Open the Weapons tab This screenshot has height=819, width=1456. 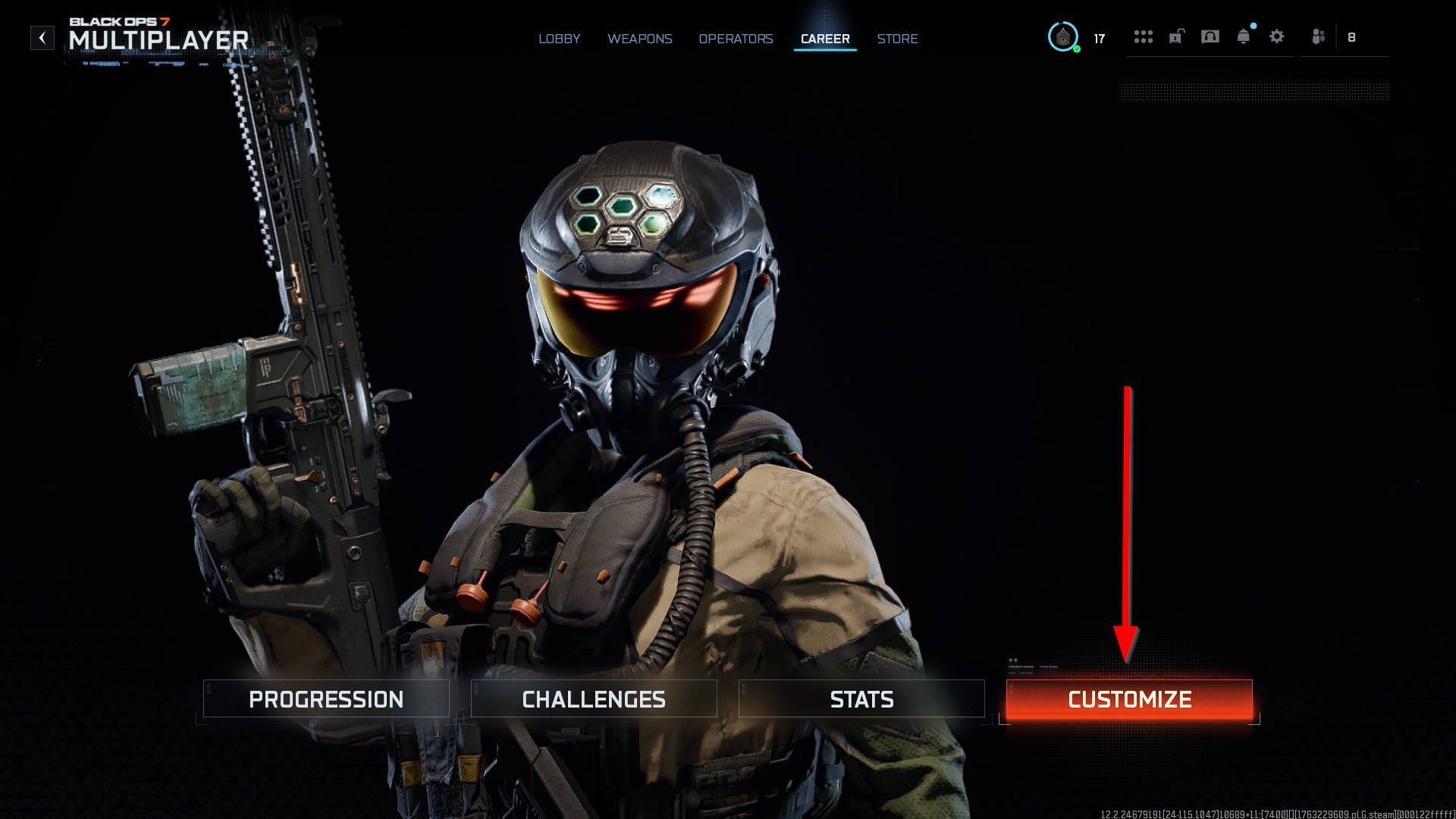pyautogui.click(x=639, y=39)
